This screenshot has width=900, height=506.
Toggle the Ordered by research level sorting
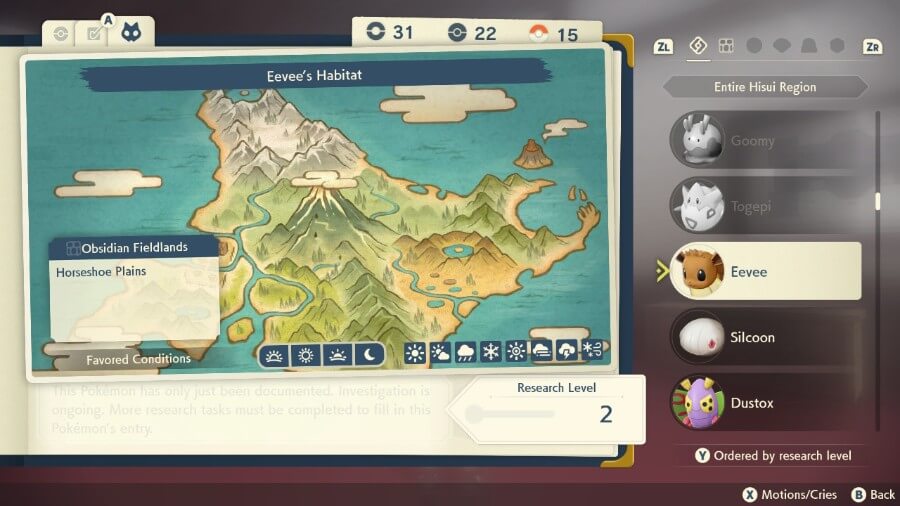[773, 456]
